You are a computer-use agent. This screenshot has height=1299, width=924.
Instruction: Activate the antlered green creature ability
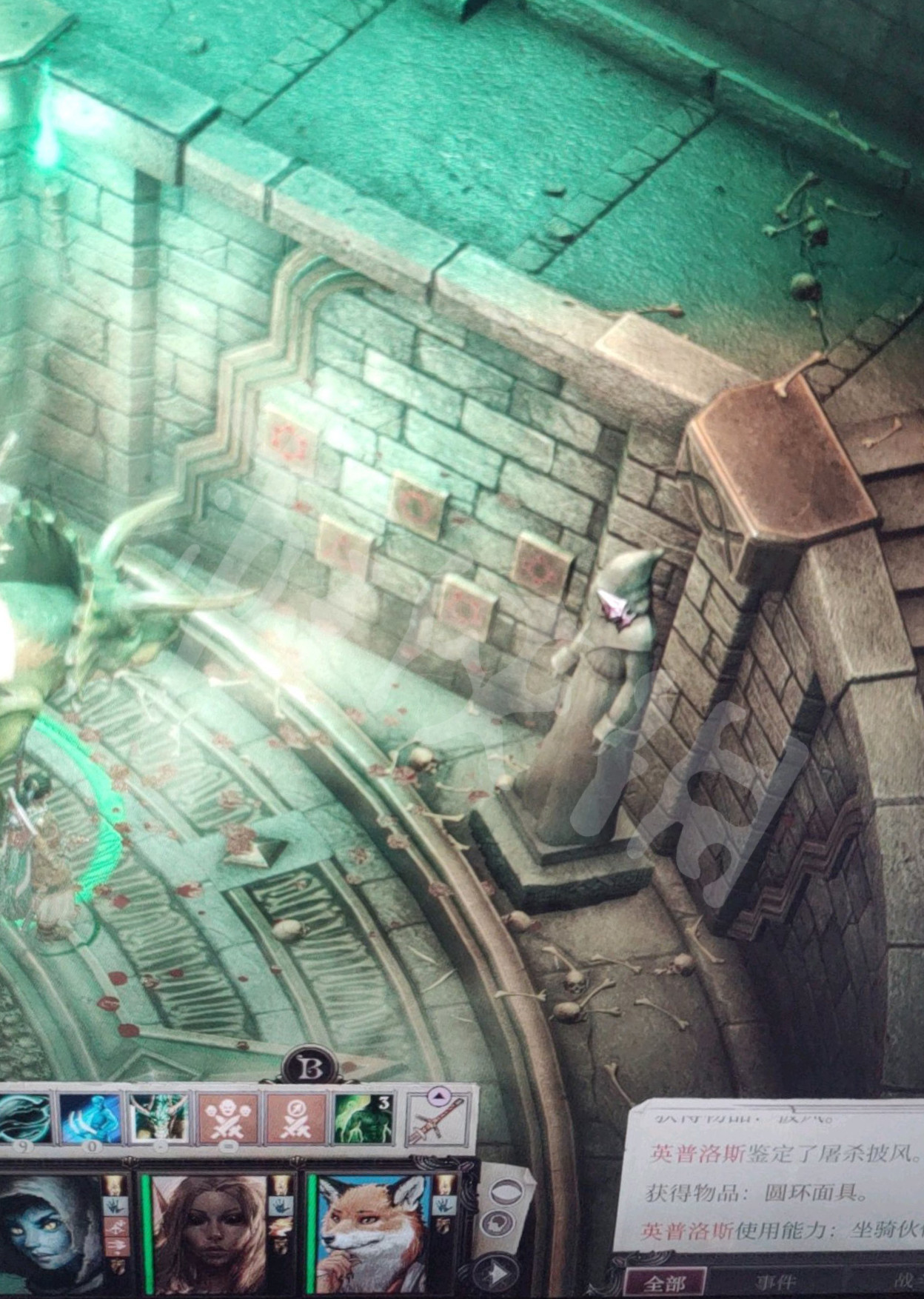click(158, 1118)
